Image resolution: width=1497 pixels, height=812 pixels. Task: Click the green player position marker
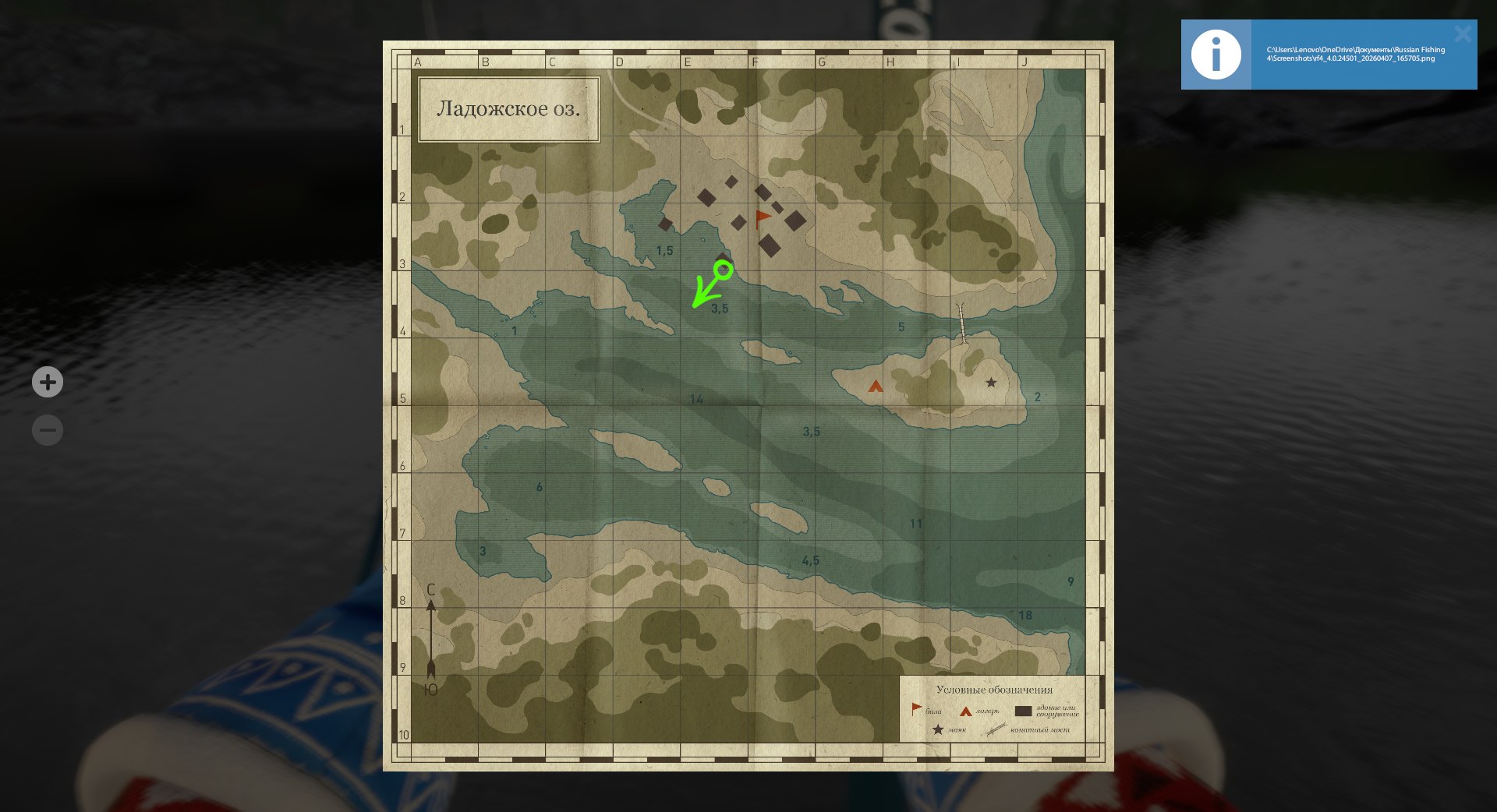(724, 270)
